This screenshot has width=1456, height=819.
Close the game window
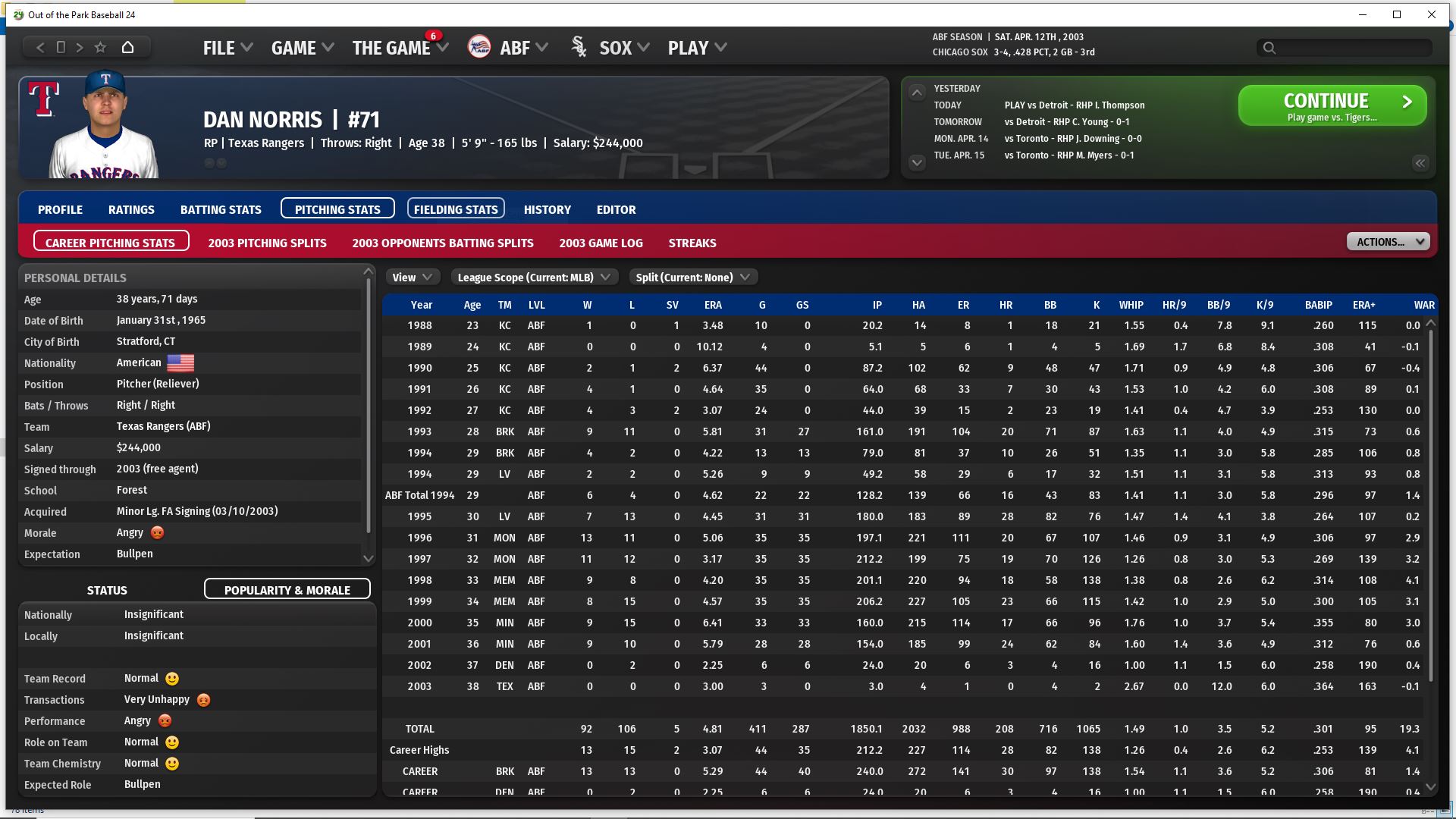click(x=1431, y=14)
